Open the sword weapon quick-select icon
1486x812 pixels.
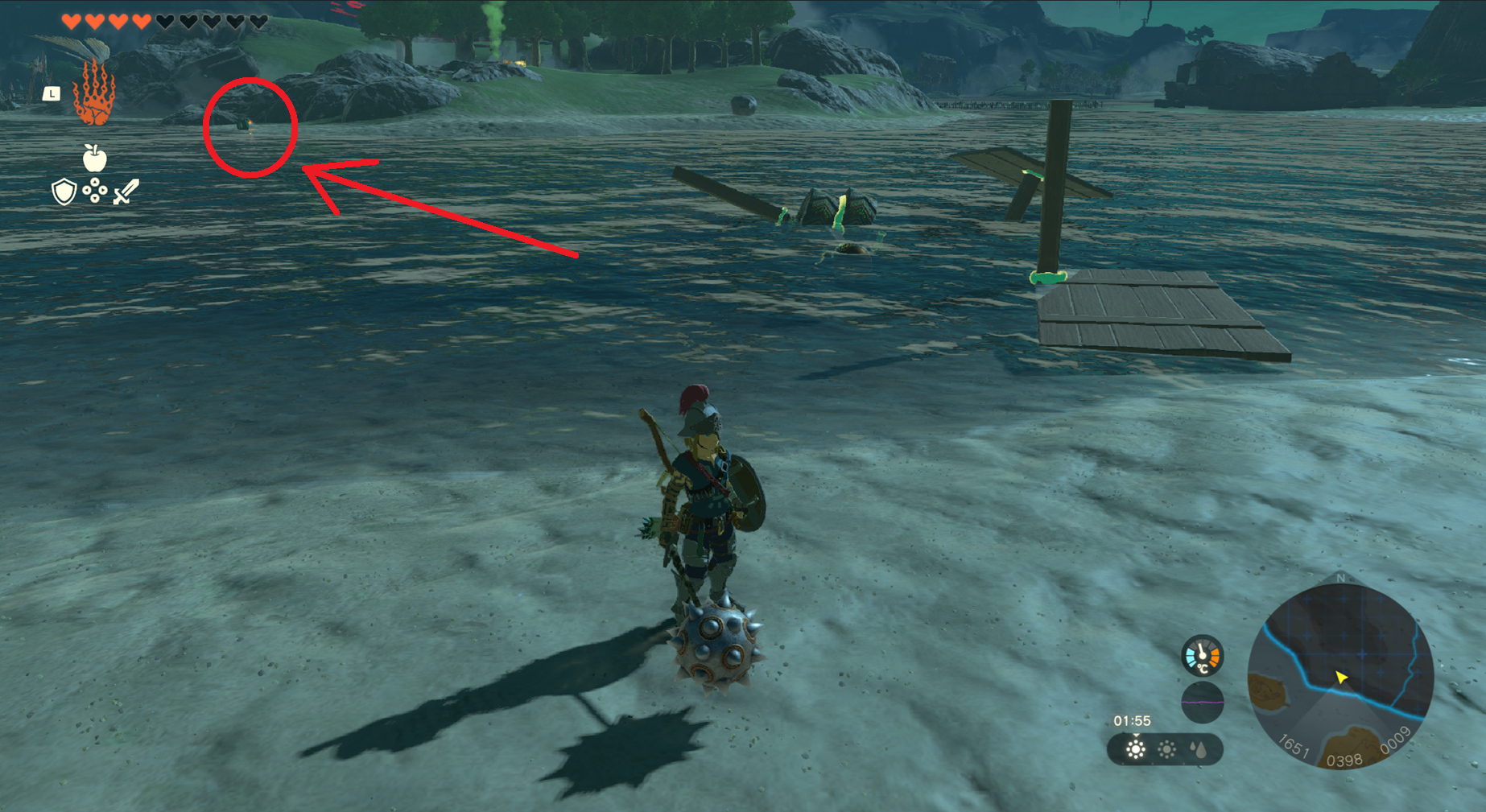pyautogui.click(x=126, y=192)
